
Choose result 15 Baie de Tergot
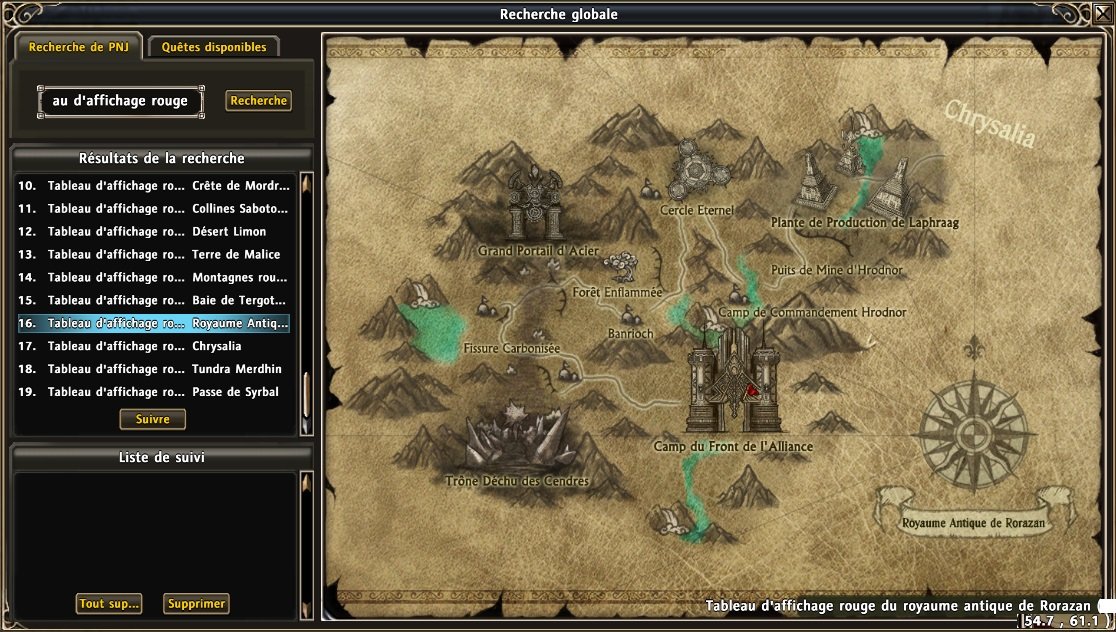(154, 301)
